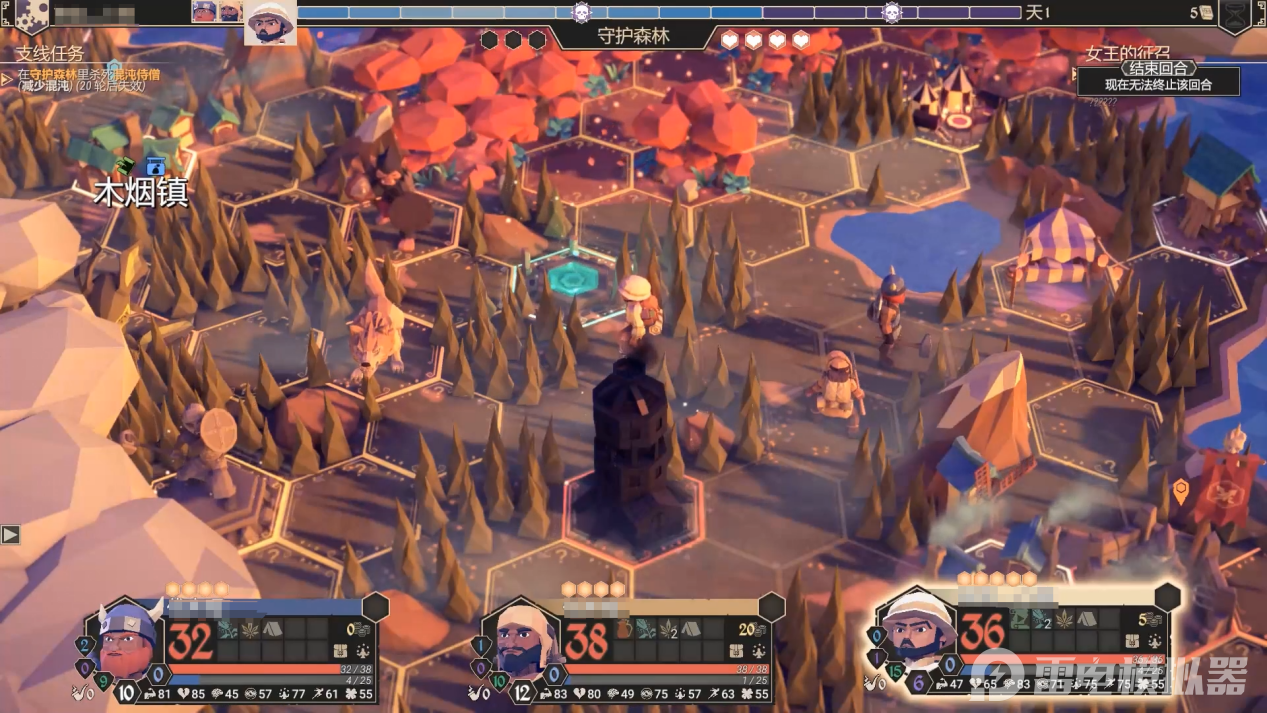Viewport: 1267px width, 713px height.
Task: Click the 守护森林 location banner
Action: pyautogui.click(x=633, y=36)
